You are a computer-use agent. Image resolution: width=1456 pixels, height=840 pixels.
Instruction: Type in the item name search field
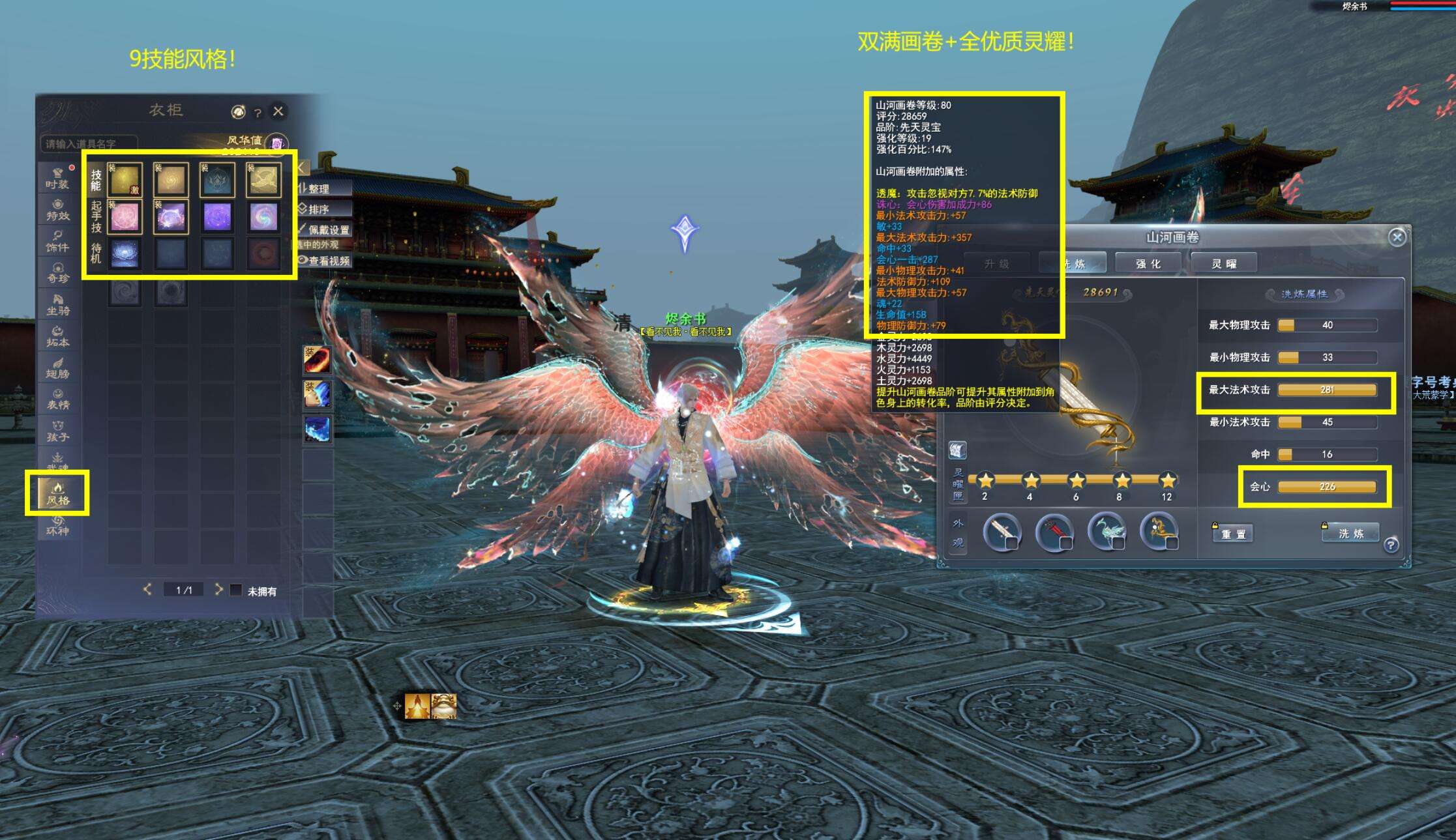click(89, 143)
